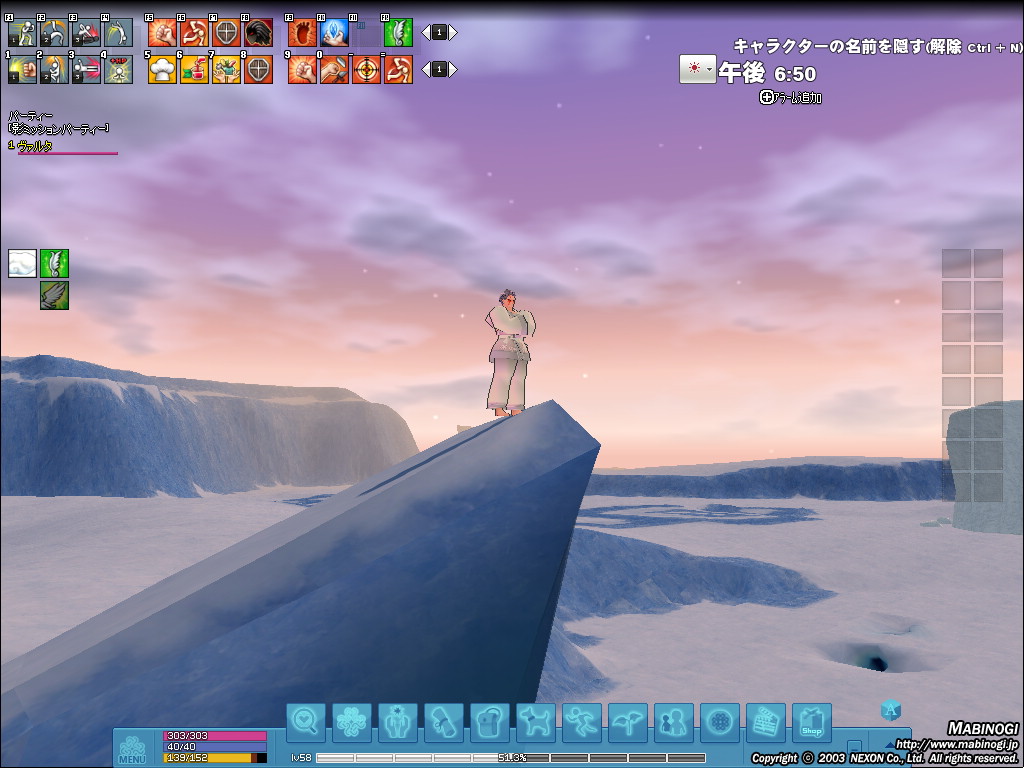Open the running figure actions icon
This screenshot has width=1024, height=768.
[582, 722]
